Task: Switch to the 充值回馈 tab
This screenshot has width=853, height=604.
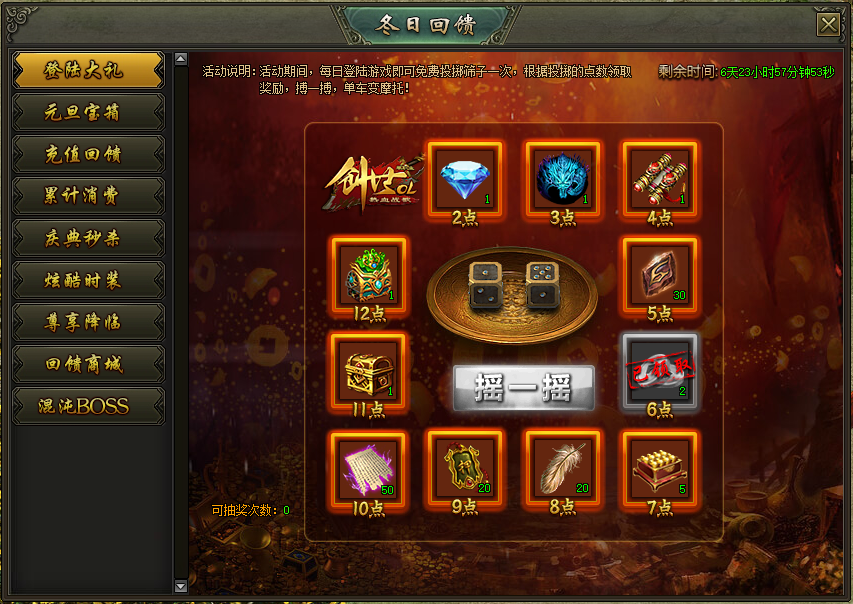Action: pyautogui.click(x=88, y=154)
